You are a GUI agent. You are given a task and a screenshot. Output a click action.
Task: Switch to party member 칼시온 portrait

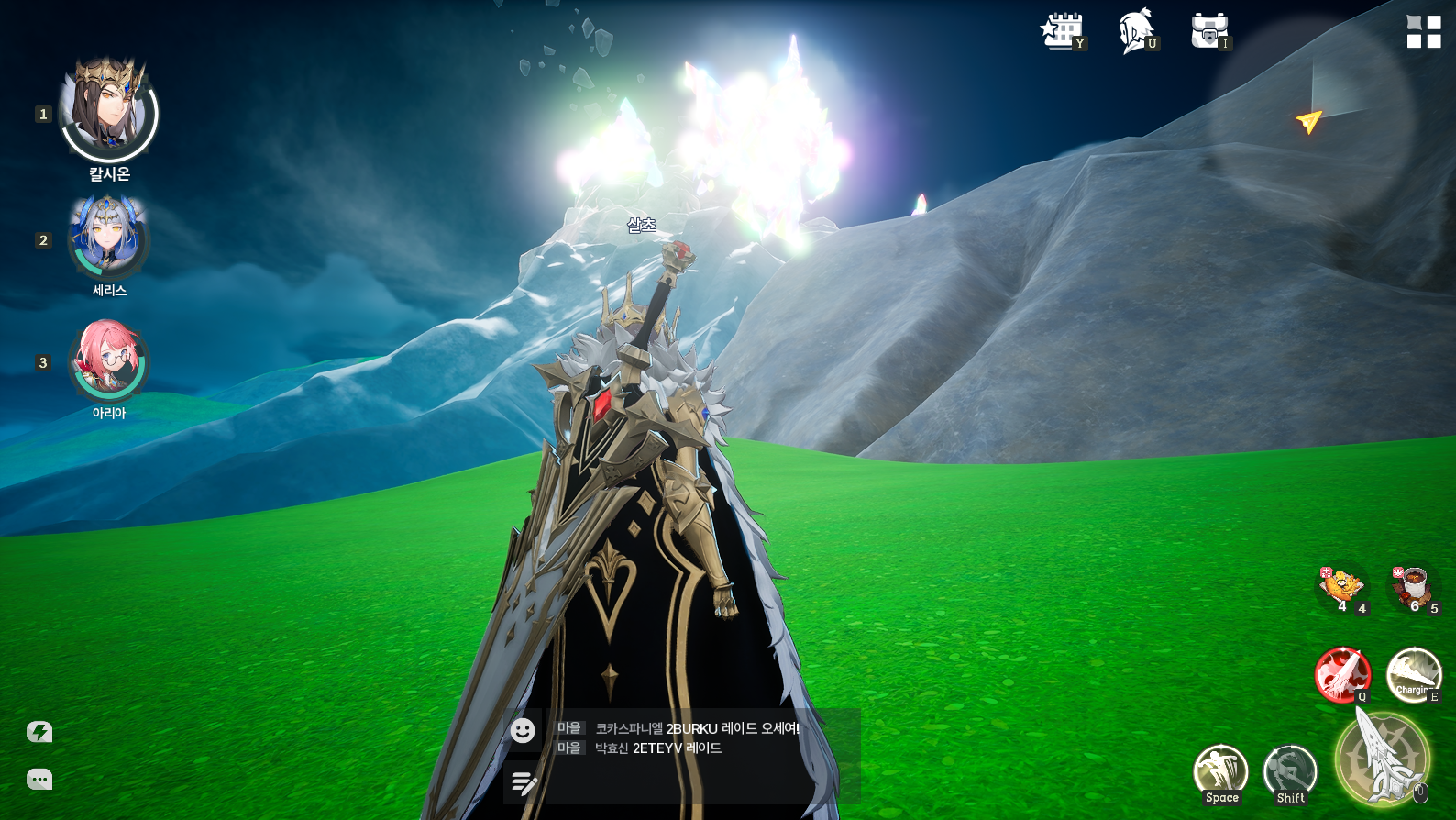click(x=109, y=112)
